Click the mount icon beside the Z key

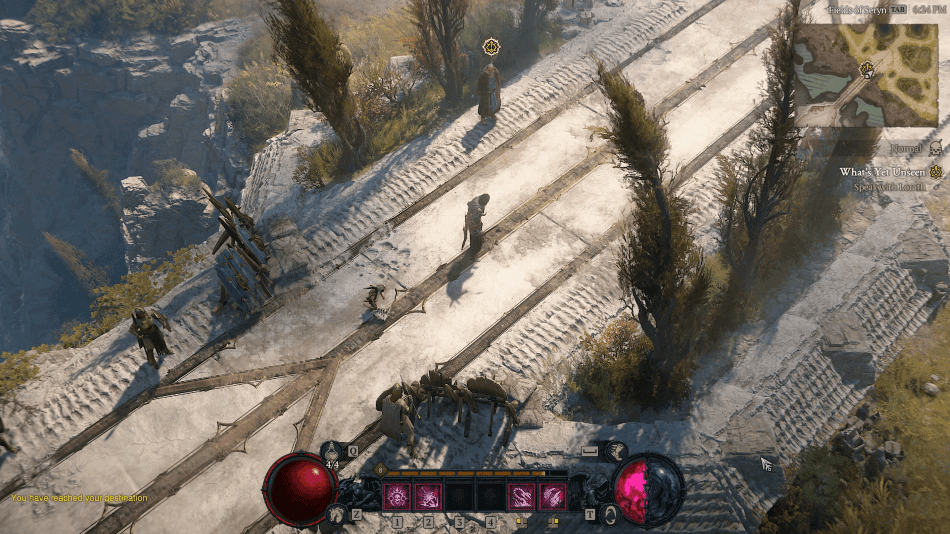(x=335, y=514)
